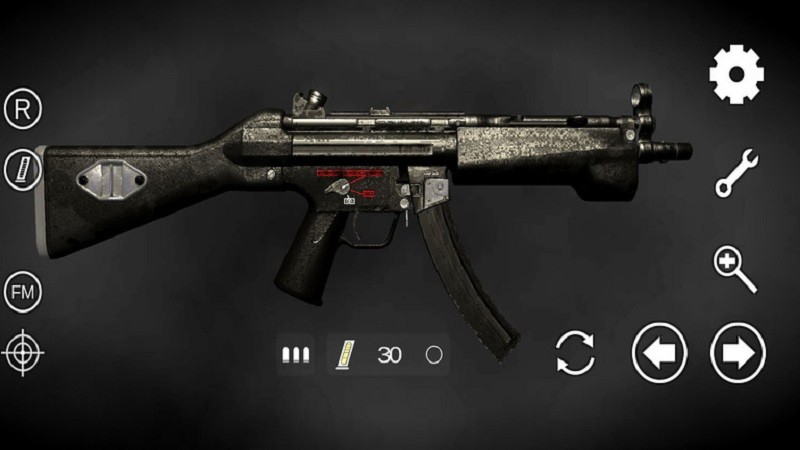Go to the next weapon arrow

click(738, 353)
